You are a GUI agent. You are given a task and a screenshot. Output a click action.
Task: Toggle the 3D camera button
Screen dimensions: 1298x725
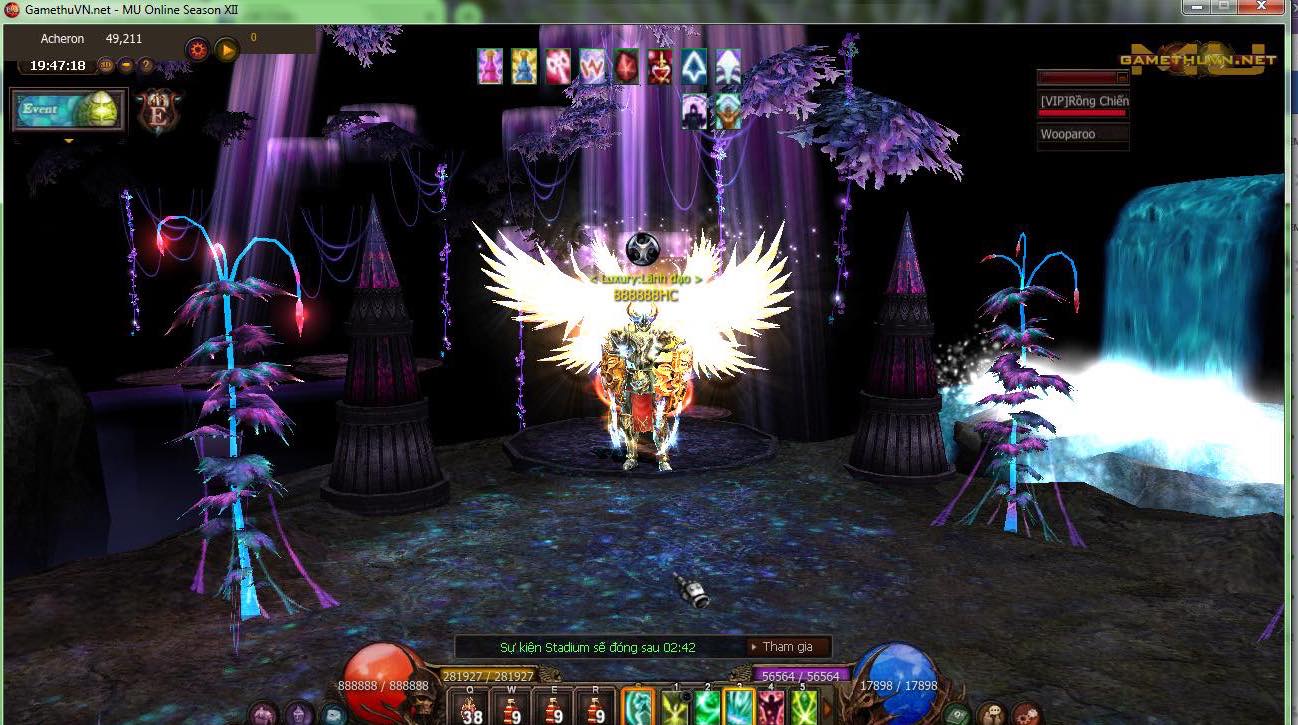(104, 66)
